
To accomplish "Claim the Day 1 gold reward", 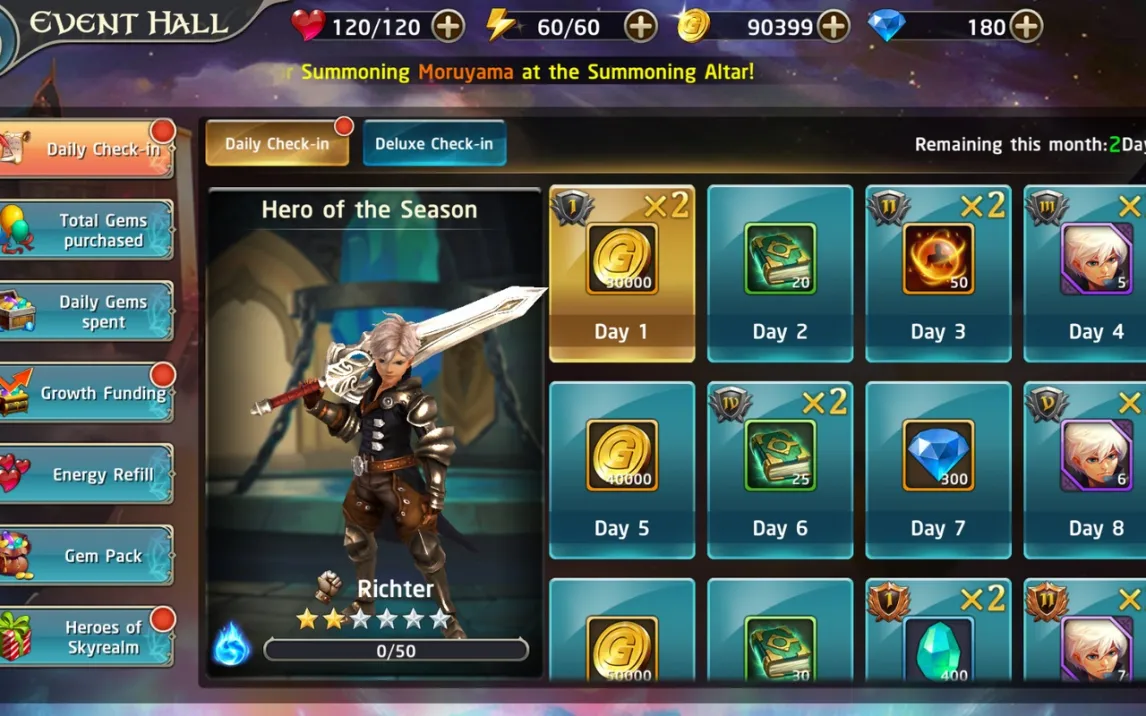I will coord(622,273).
